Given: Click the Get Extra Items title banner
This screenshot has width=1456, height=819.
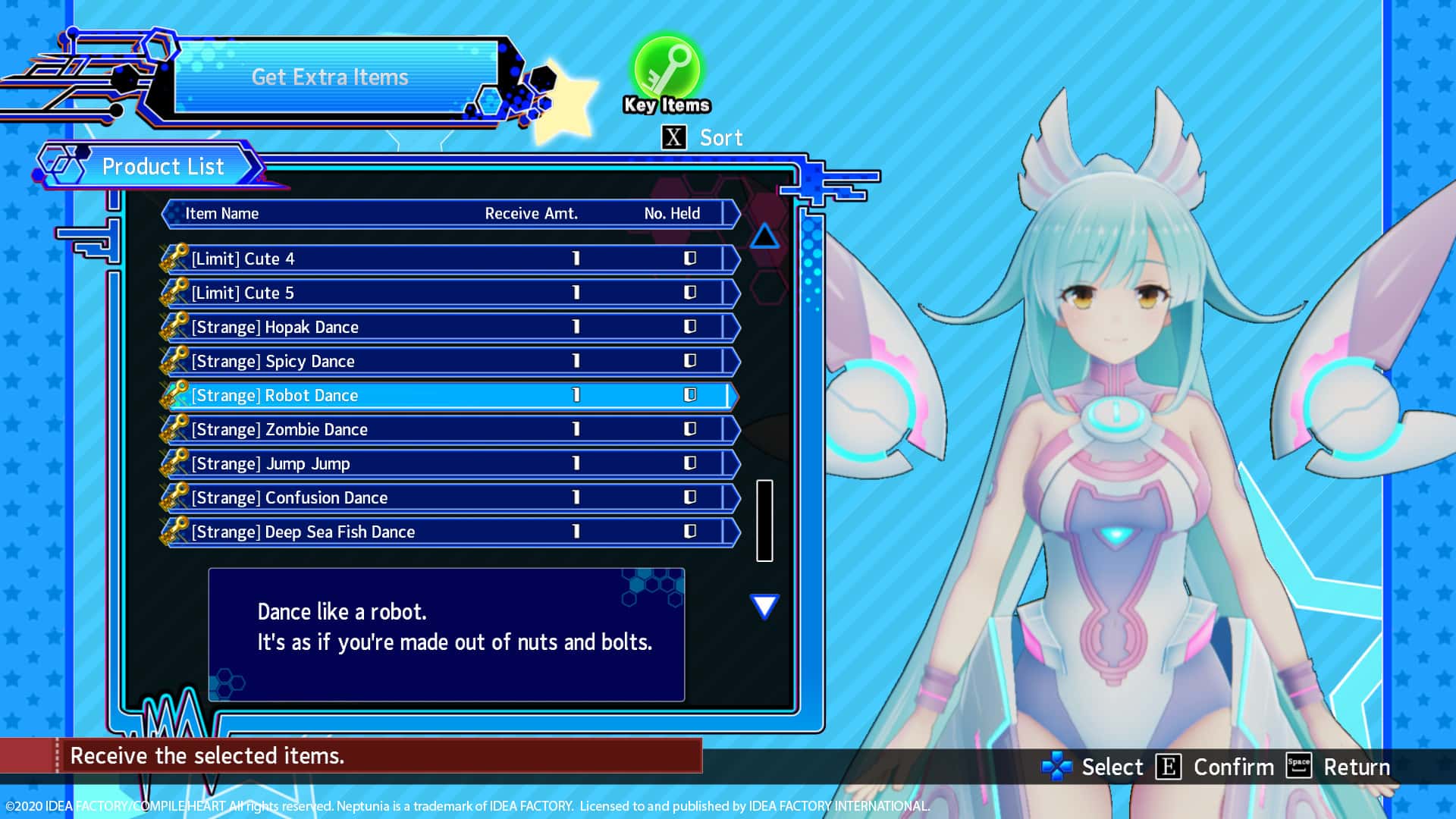Looking at the screenshot, I should pos(330,77).
